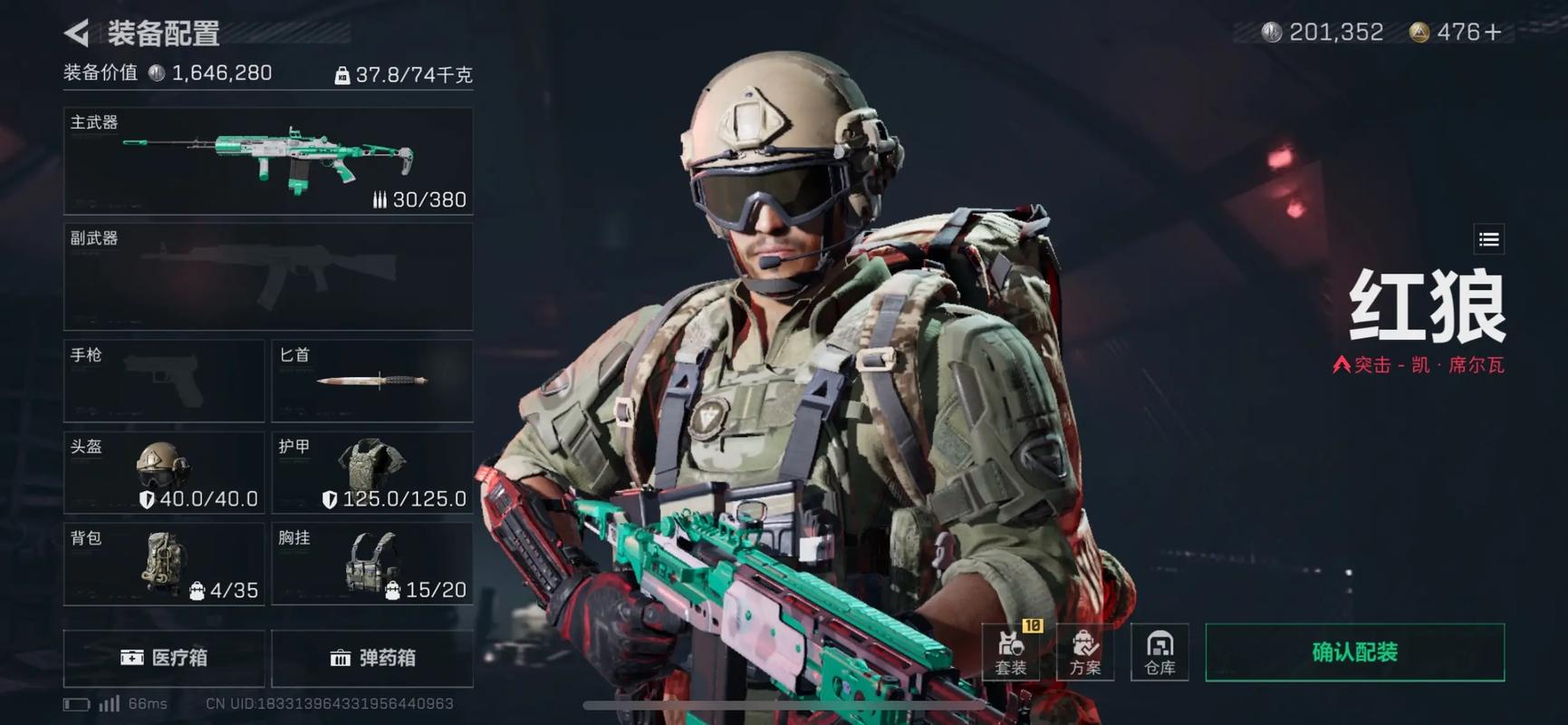This screenshot has height=725, width=1568.
Task: Add gold currency via the plus sign
Action: tap(1492, 33)
